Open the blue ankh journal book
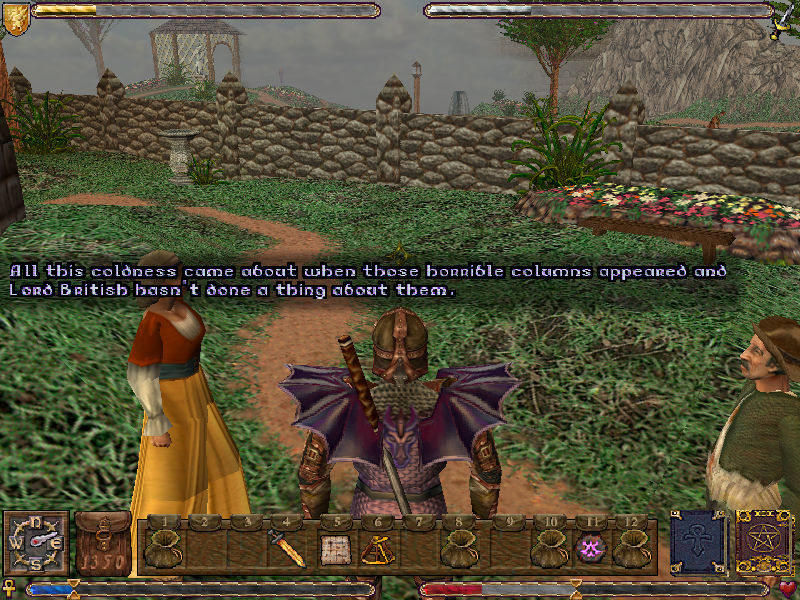Viewport: 800px width, 600px height. (x=698, y=543)
